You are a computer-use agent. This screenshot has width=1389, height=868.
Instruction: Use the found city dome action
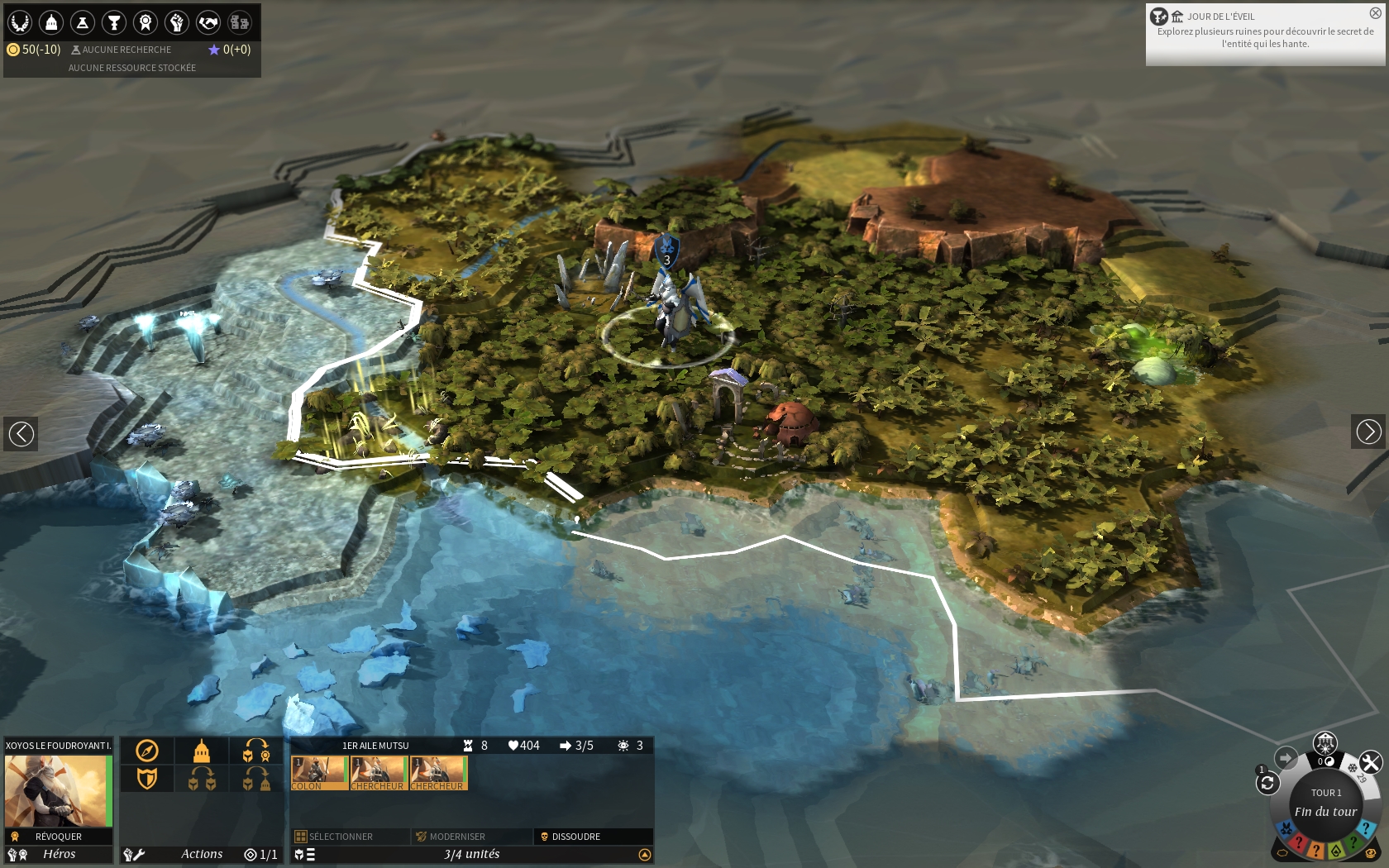[202, 751]
